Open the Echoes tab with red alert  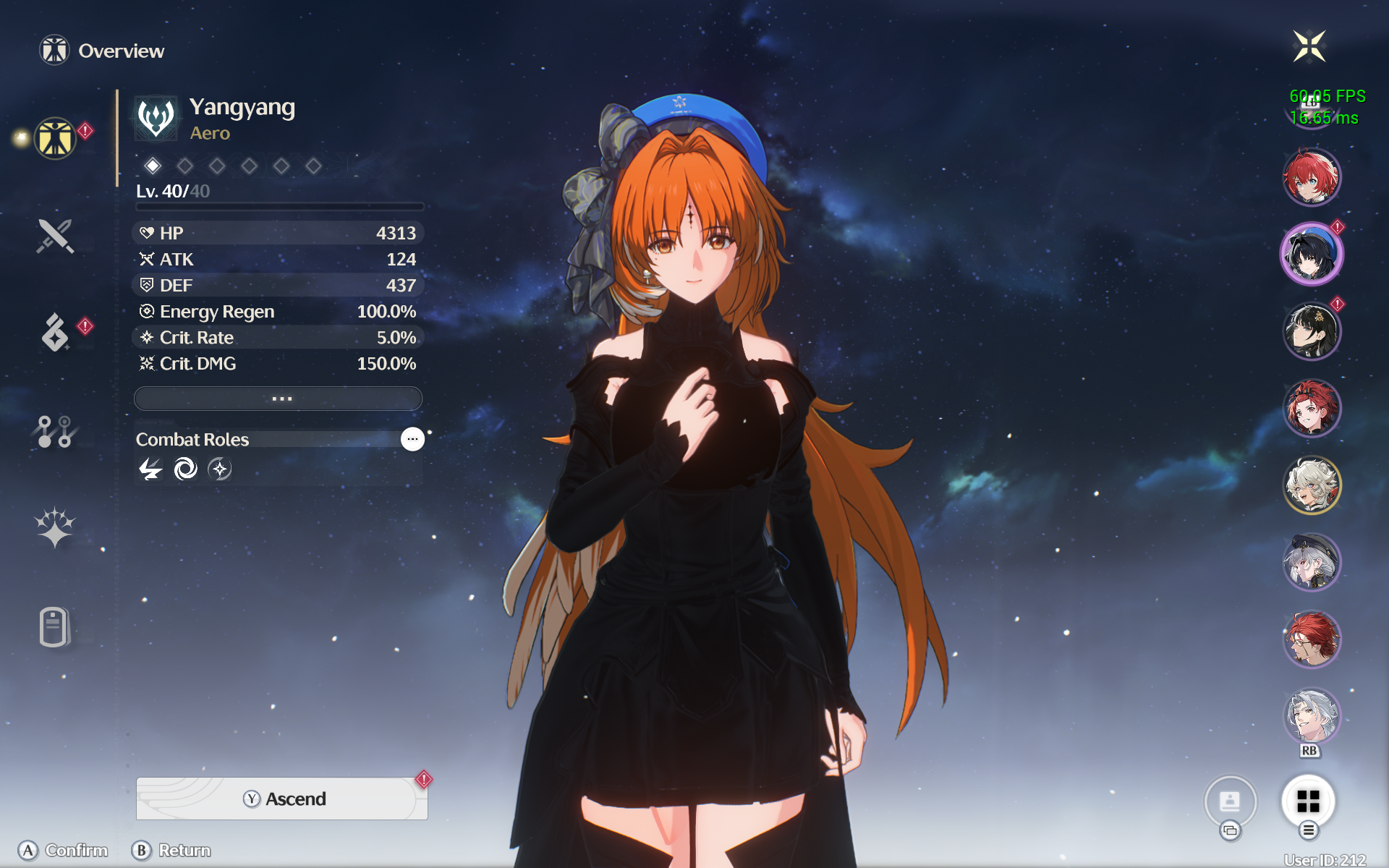[55, 332]
